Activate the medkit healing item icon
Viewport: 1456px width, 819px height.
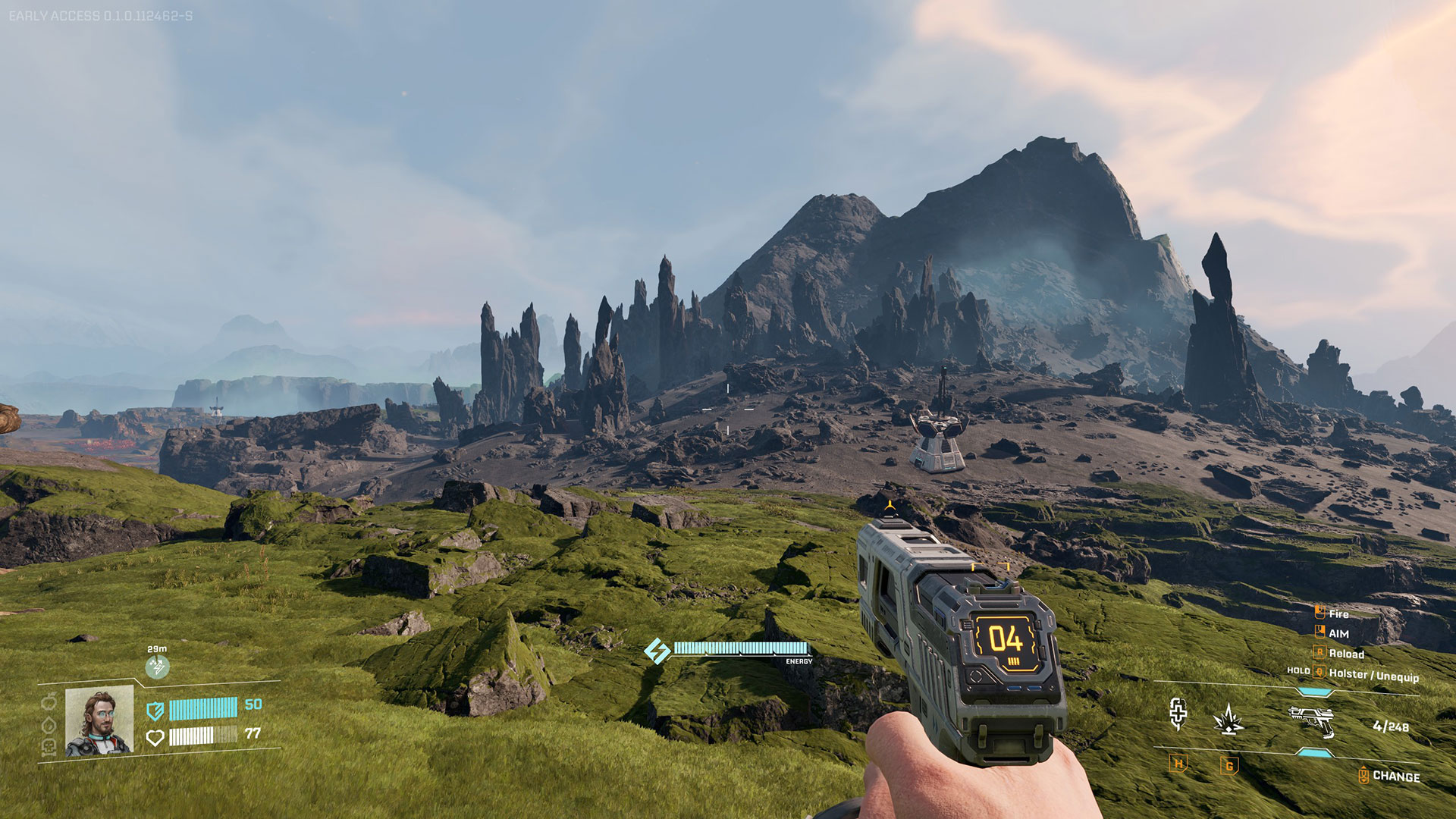coord(1178,714)
